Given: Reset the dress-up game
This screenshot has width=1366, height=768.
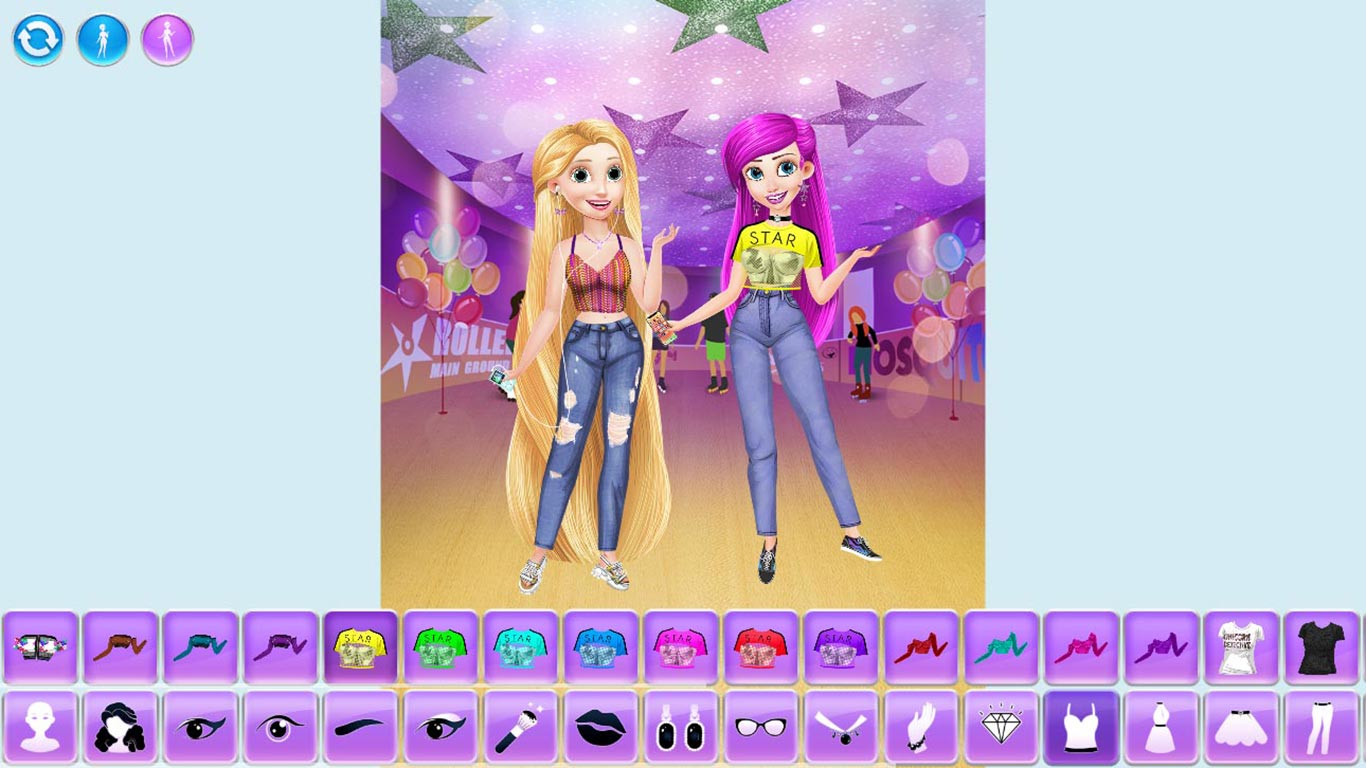Looking at the screenshot, I should click(x=38, y=41).
